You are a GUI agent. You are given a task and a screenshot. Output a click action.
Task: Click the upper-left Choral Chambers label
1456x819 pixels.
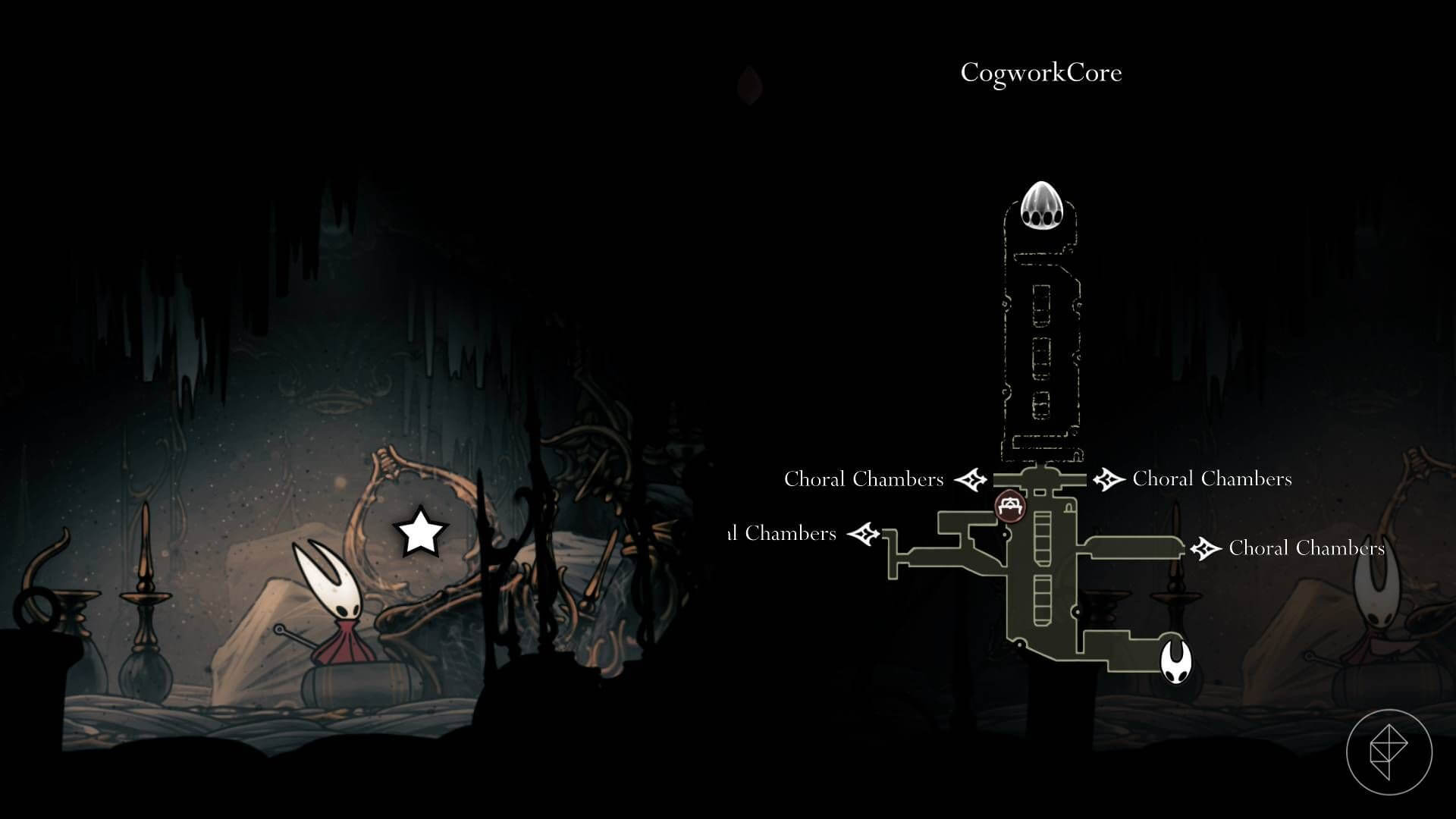(x=864, y=479)
